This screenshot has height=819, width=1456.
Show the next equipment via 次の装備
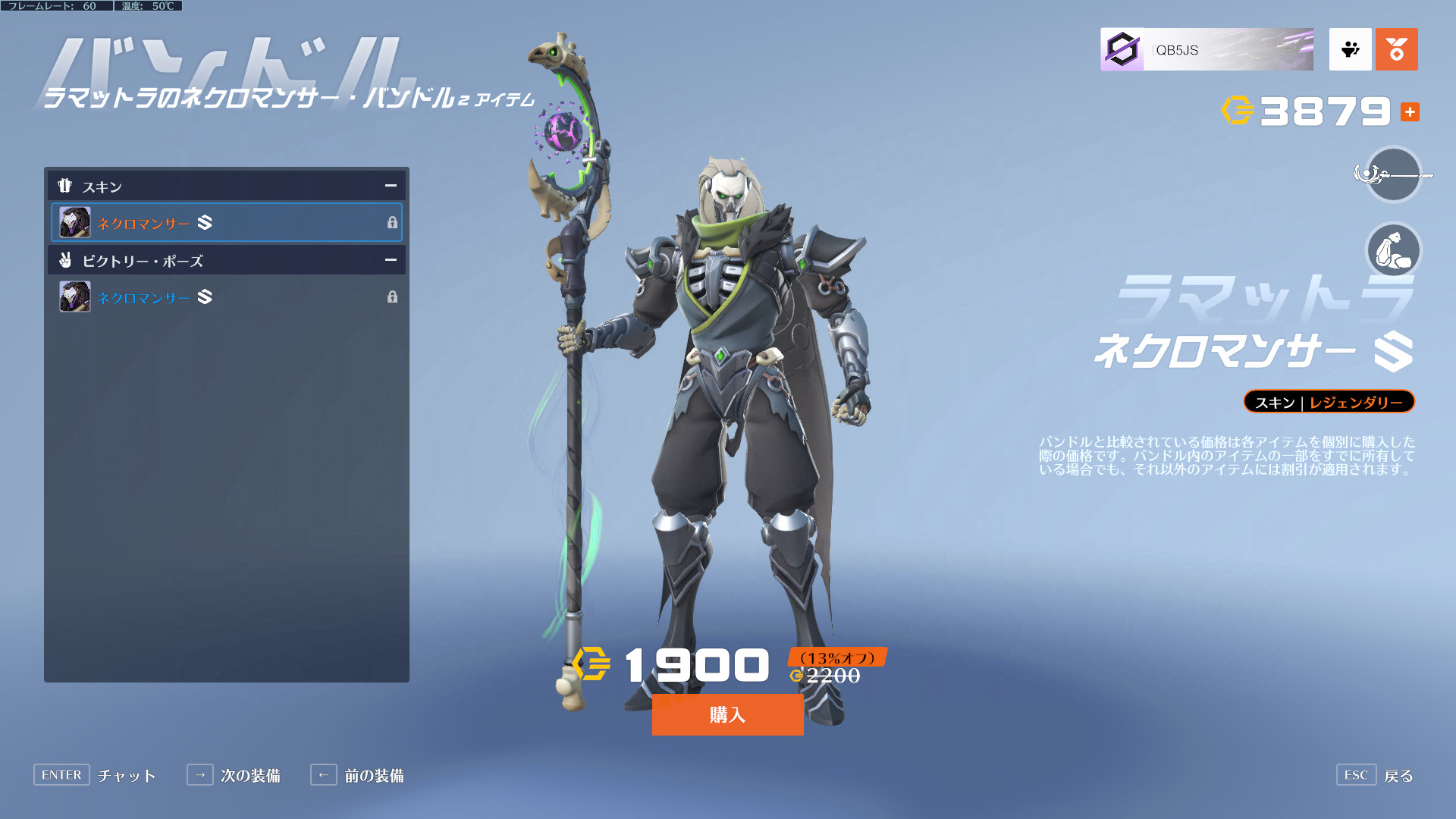[x=234, y=775]
